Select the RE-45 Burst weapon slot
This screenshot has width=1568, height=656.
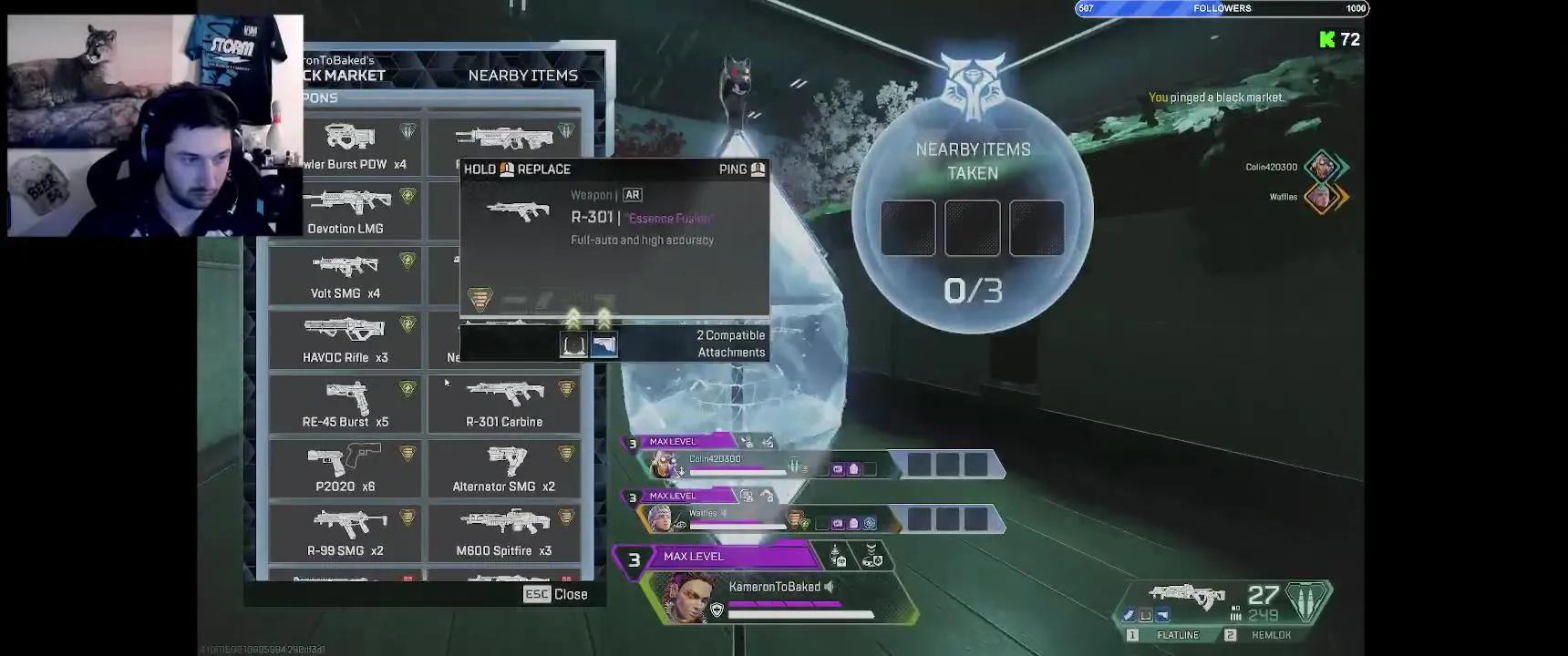pos(346,405)
